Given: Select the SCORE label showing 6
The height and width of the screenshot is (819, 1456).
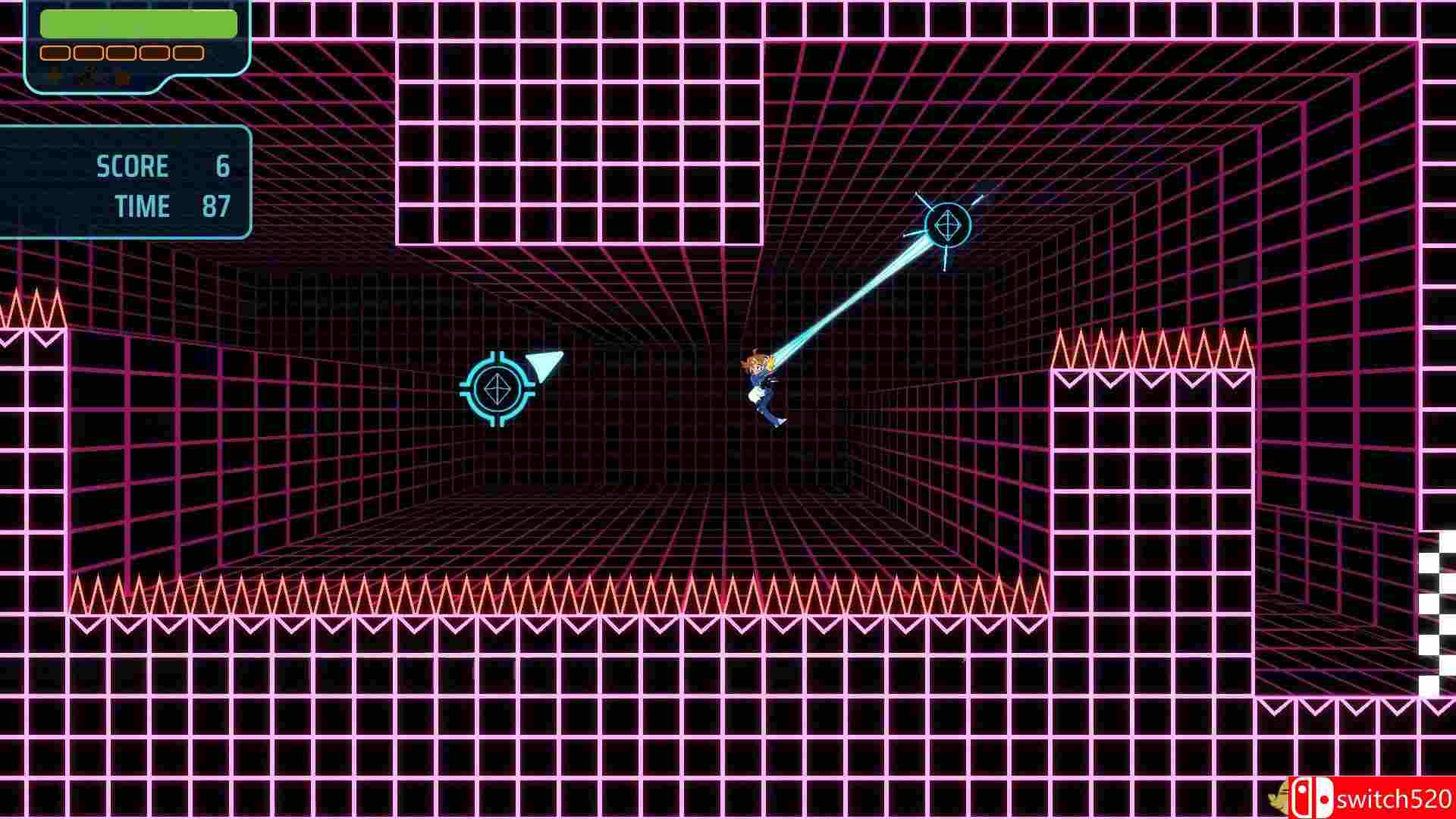Looking at the screenshot, I should 133,166.
